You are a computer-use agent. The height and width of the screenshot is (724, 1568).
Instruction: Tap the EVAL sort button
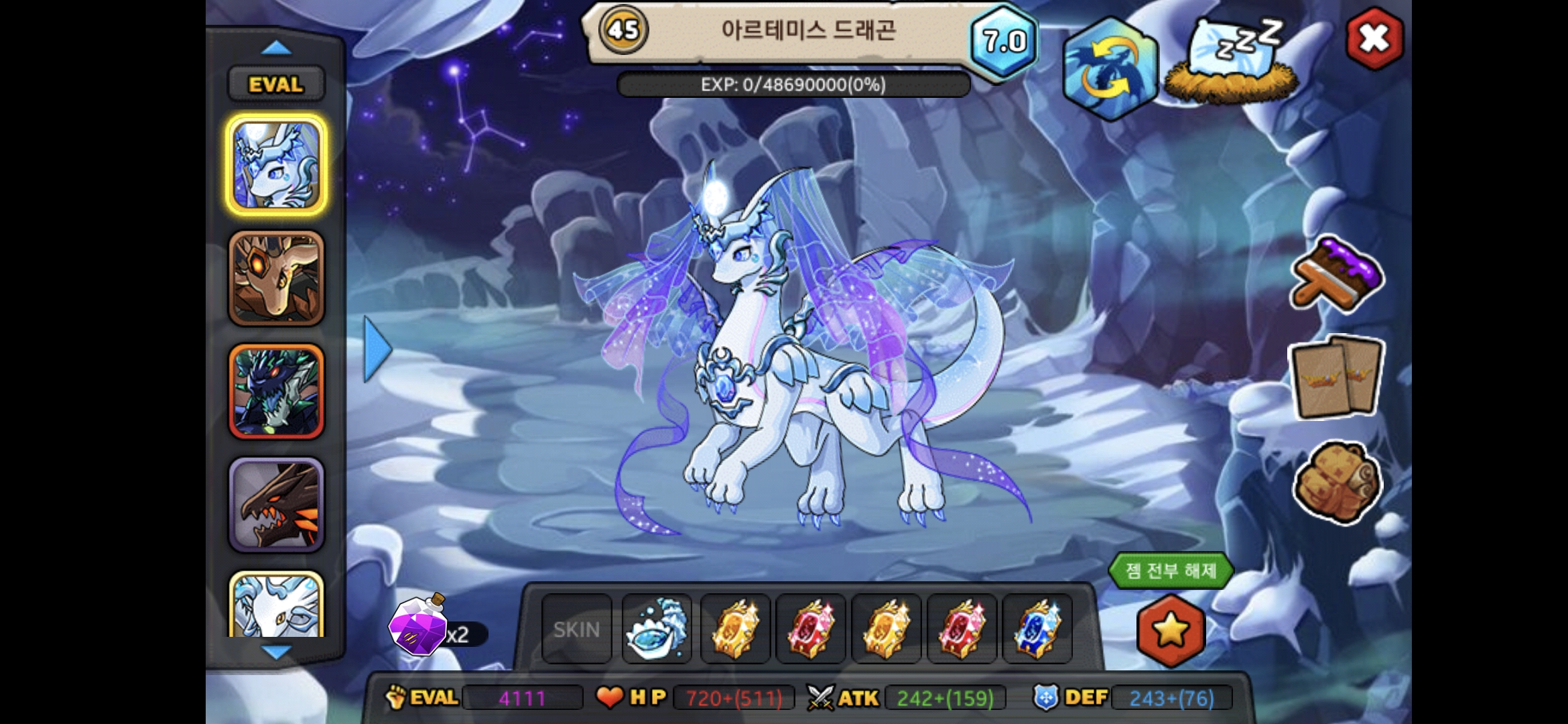point(275,84)
